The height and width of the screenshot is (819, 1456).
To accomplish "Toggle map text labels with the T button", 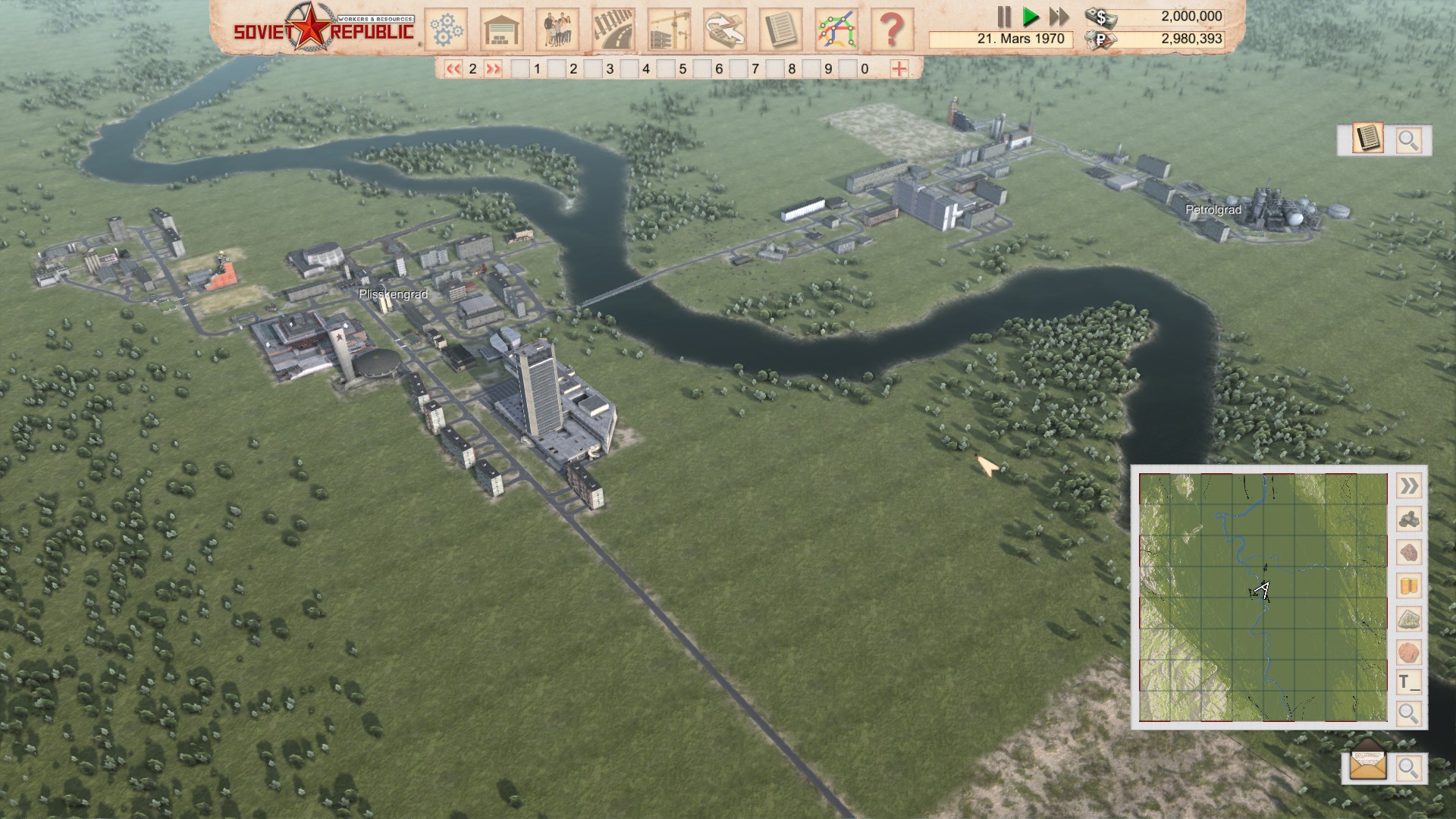I will point(1408,682).
